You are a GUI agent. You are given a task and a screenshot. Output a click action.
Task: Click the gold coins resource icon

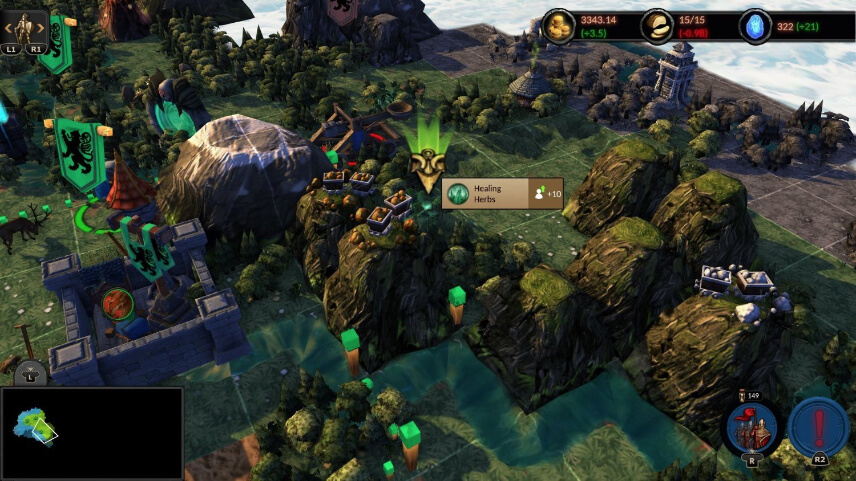558,26
